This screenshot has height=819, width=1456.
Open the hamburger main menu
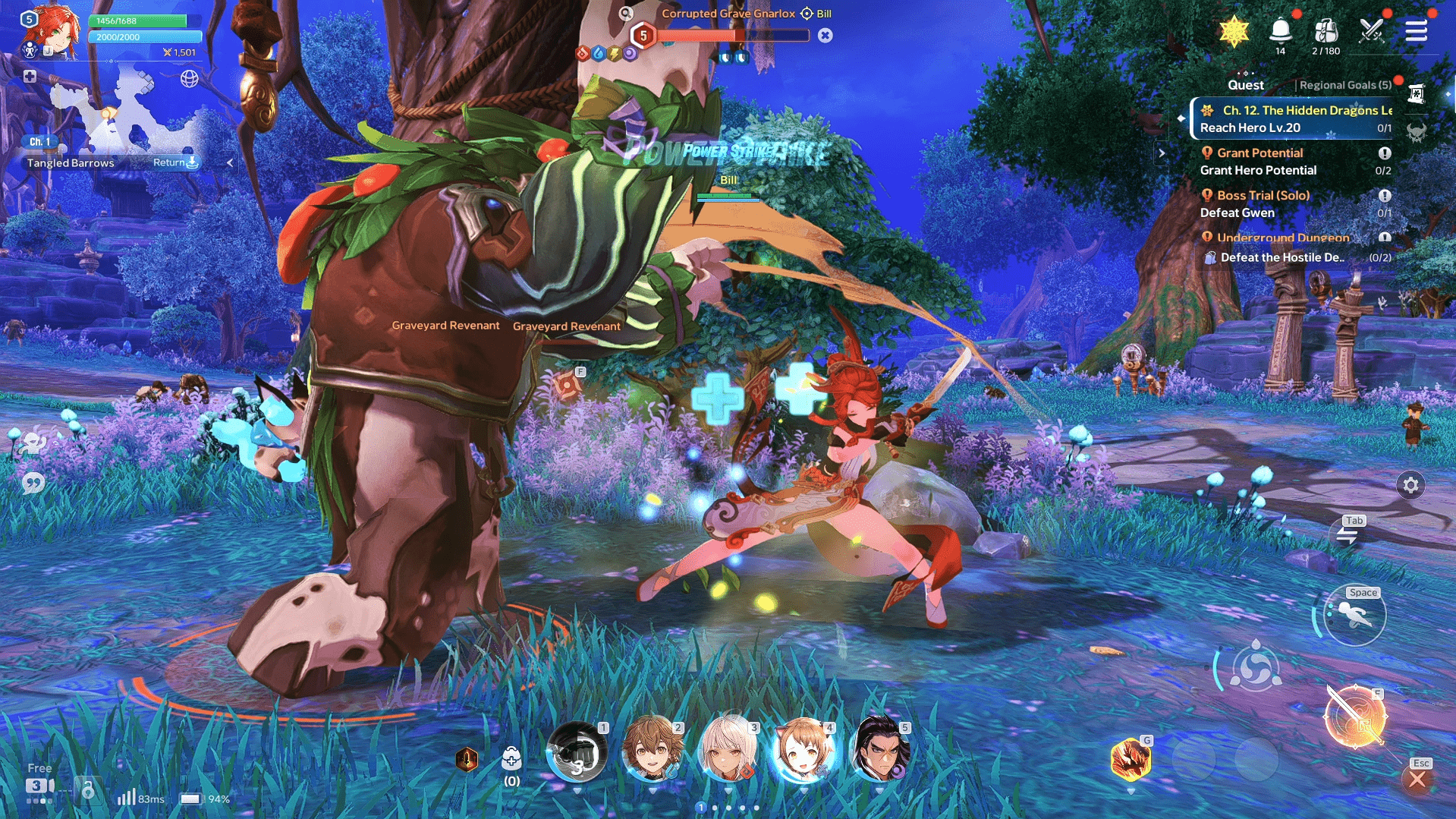tap(1416, 31)
